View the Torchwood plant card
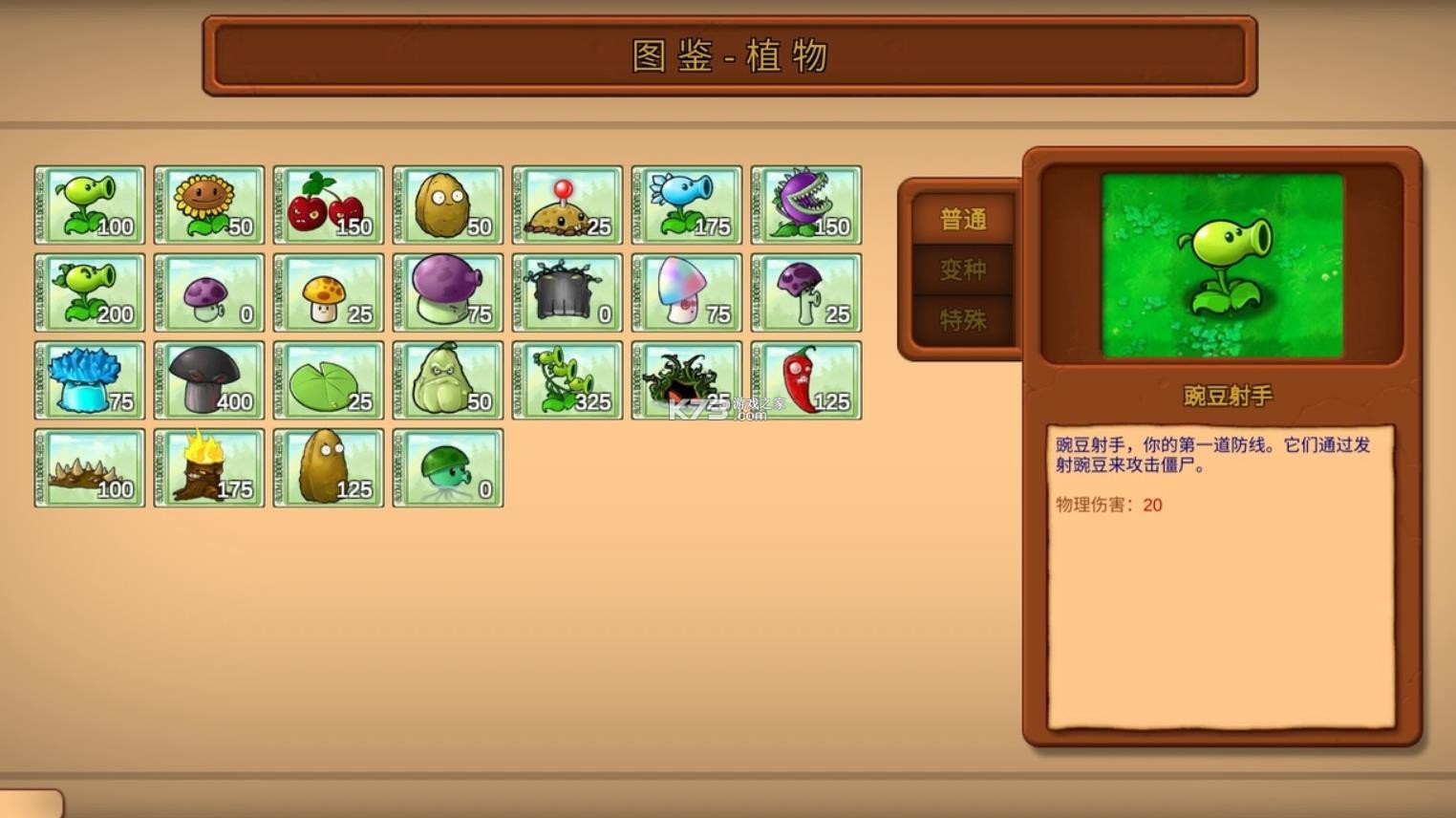The height and width of the screenshot is (818, 1456). click(x=208, y=467)
